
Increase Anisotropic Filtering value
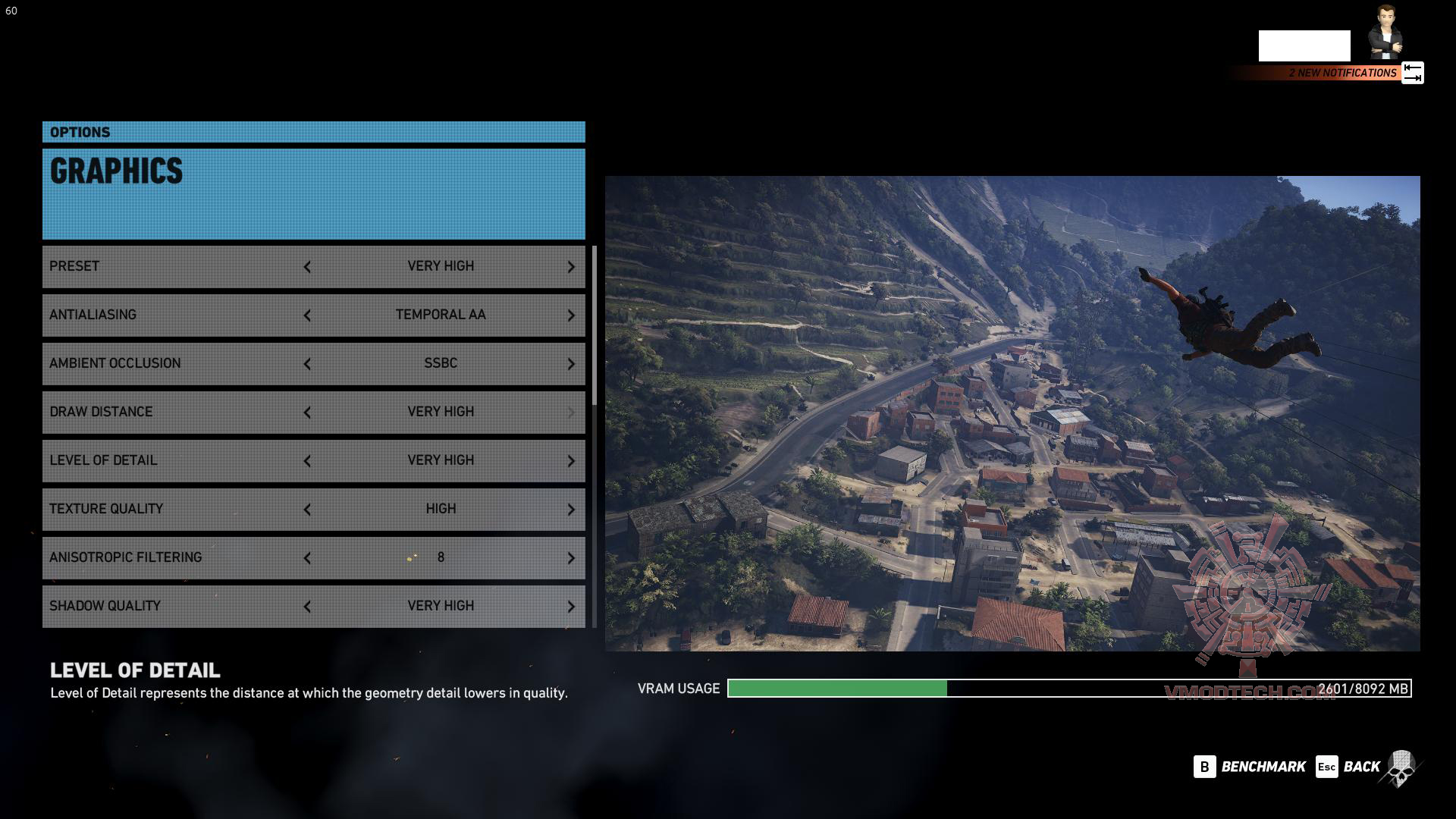(571, 558)
